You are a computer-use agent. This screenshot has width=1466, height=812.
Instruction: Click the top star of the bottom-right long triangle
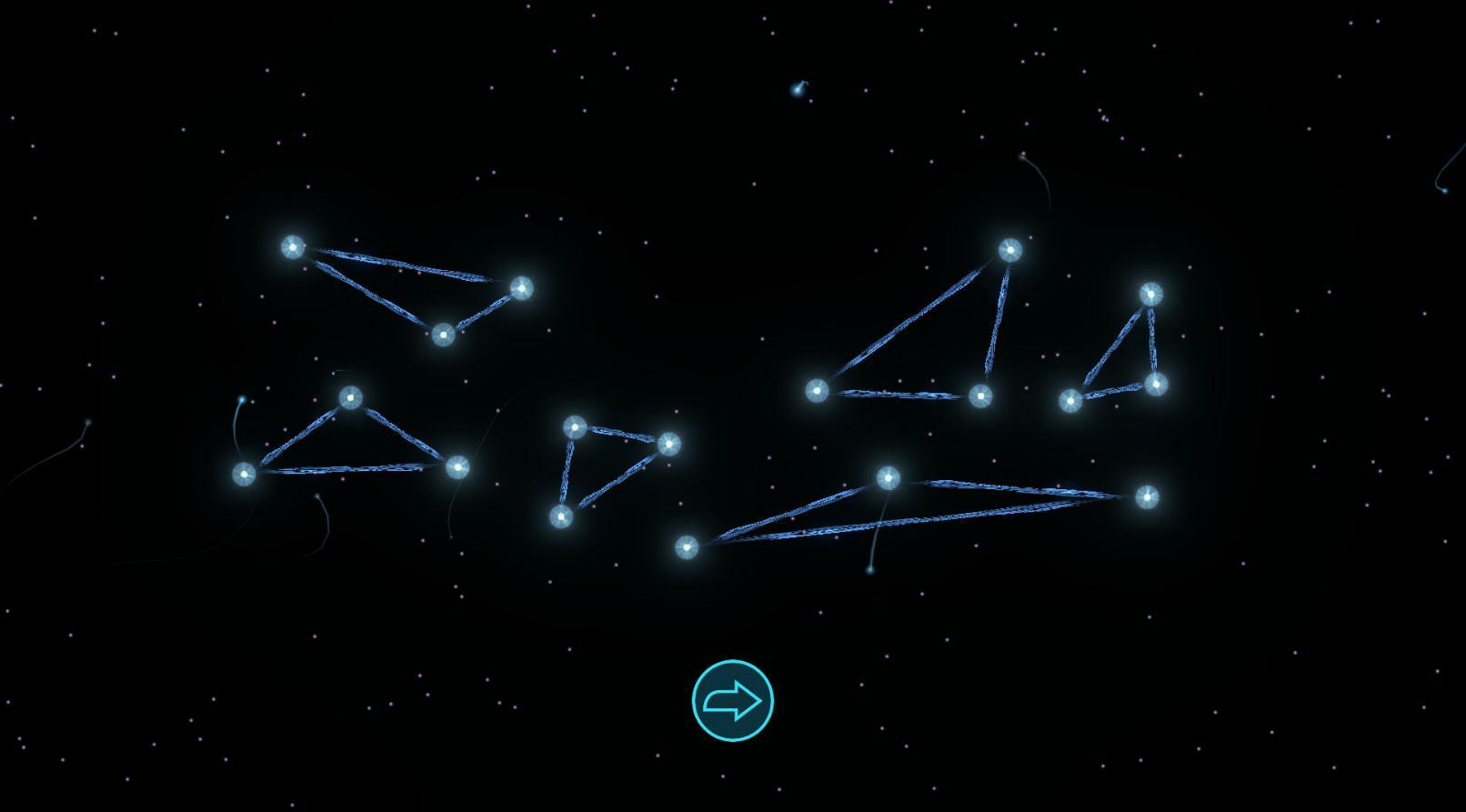tap(889, 476)
